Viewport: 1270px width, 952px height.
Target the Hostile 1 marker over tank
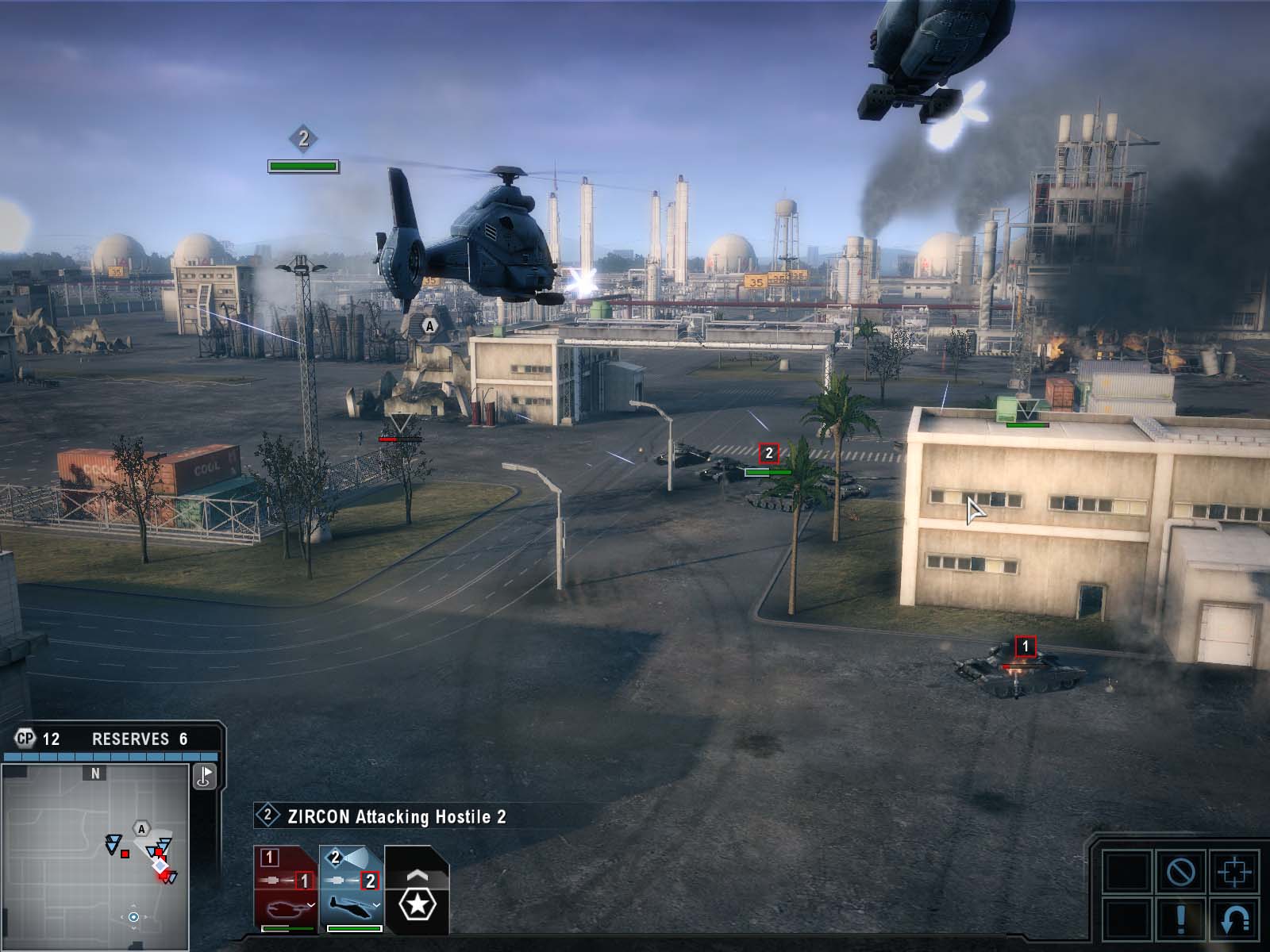click(x=1025, y=647)
